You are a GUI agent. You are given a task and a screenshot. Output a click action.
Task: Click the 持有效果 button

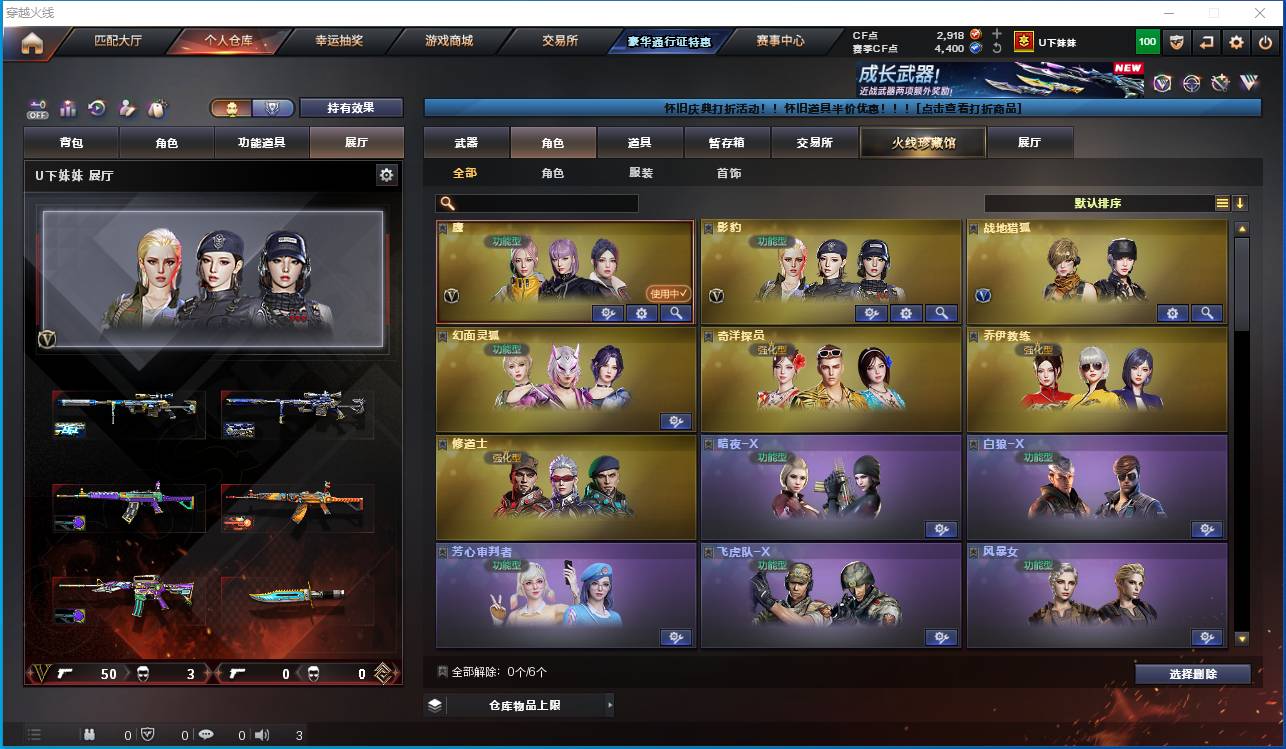click(350, 107)
